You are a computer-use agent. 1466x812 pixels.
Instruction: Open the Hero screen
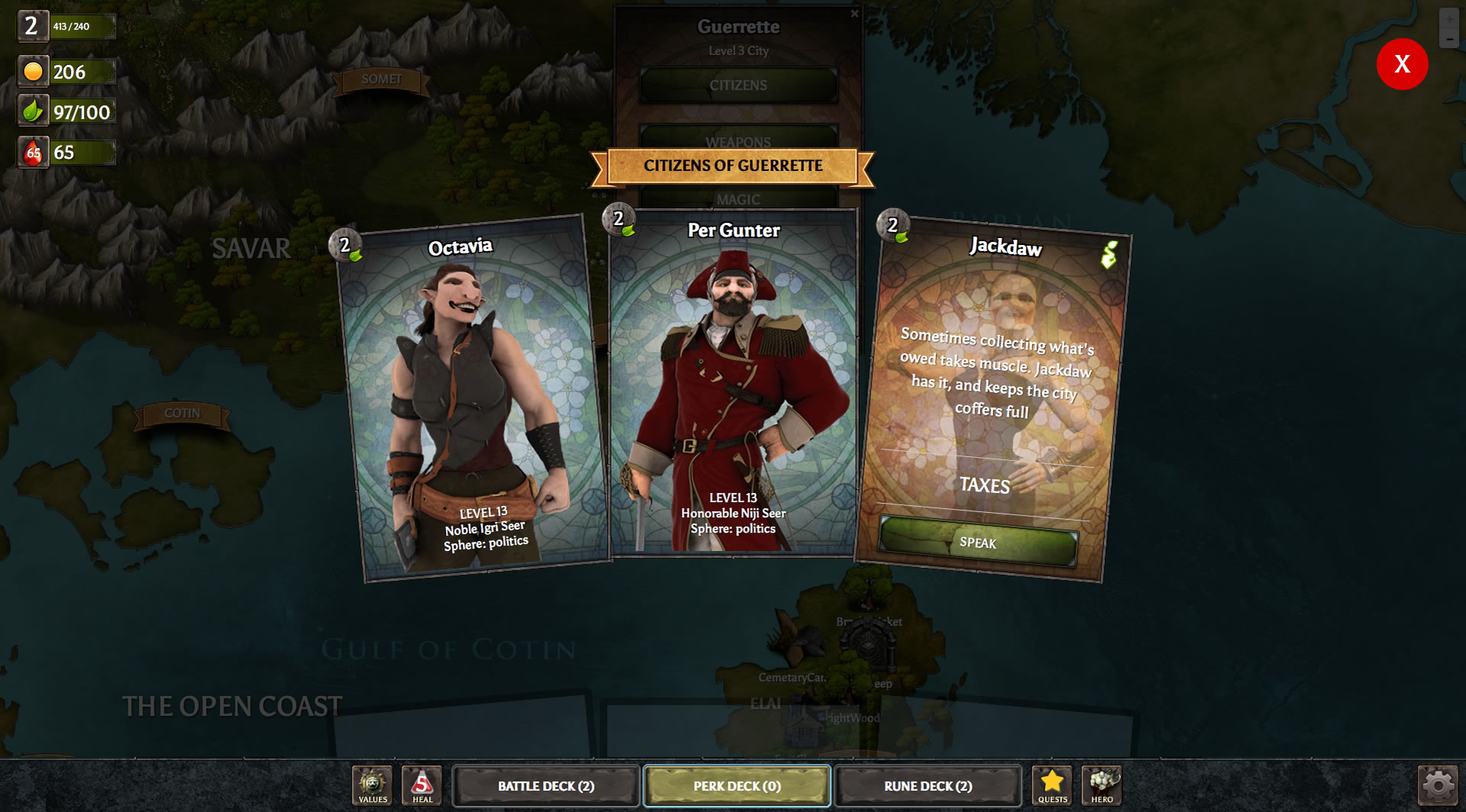pyautogui.click(x=1102, y=786)
